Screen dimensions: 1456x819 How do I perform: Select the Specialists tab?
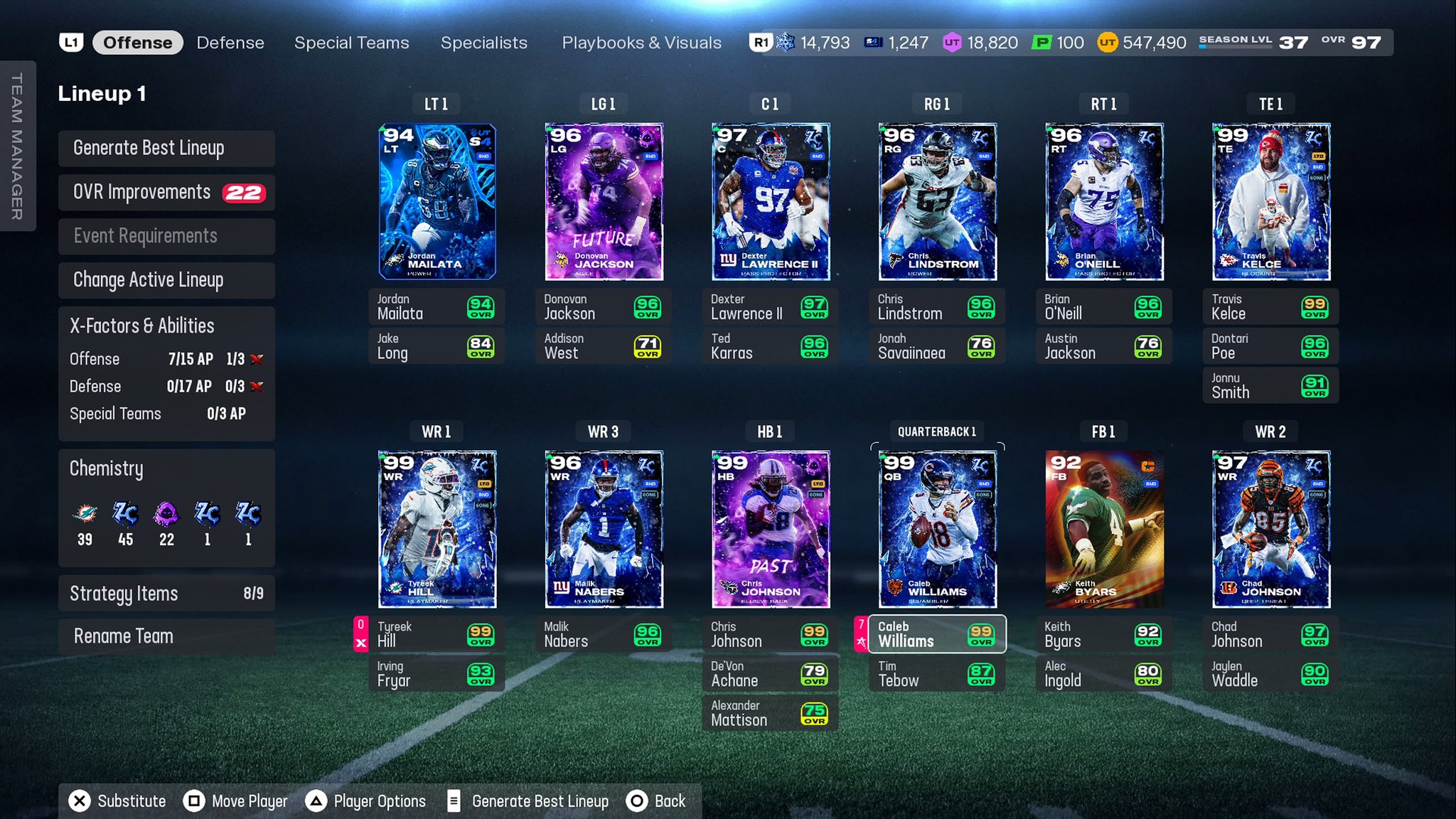click(x=483, y=43)
